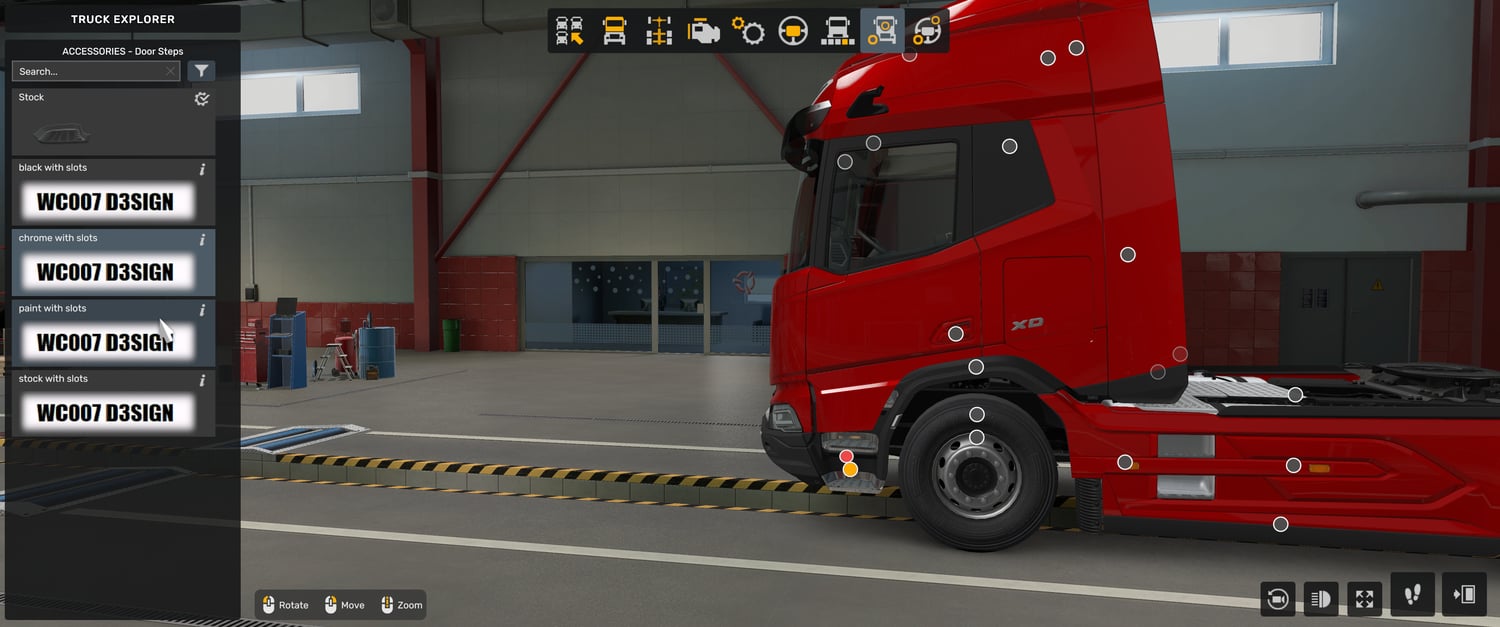This screenshot has height=627, width=1500.
Task: Click the accessory search field
Action: click(88, 71)
